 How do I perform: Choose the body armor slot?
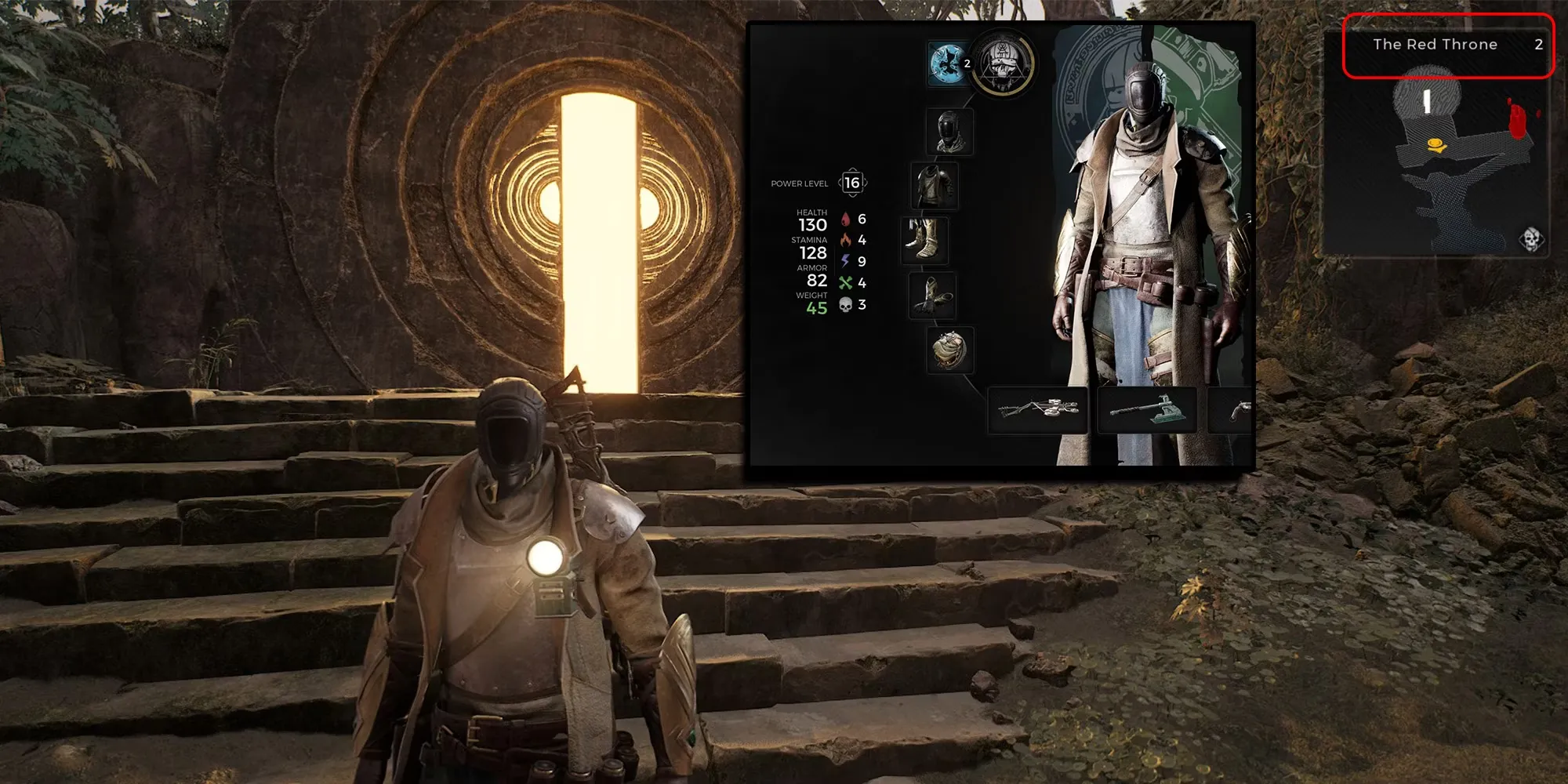click(x=934, y=186)
